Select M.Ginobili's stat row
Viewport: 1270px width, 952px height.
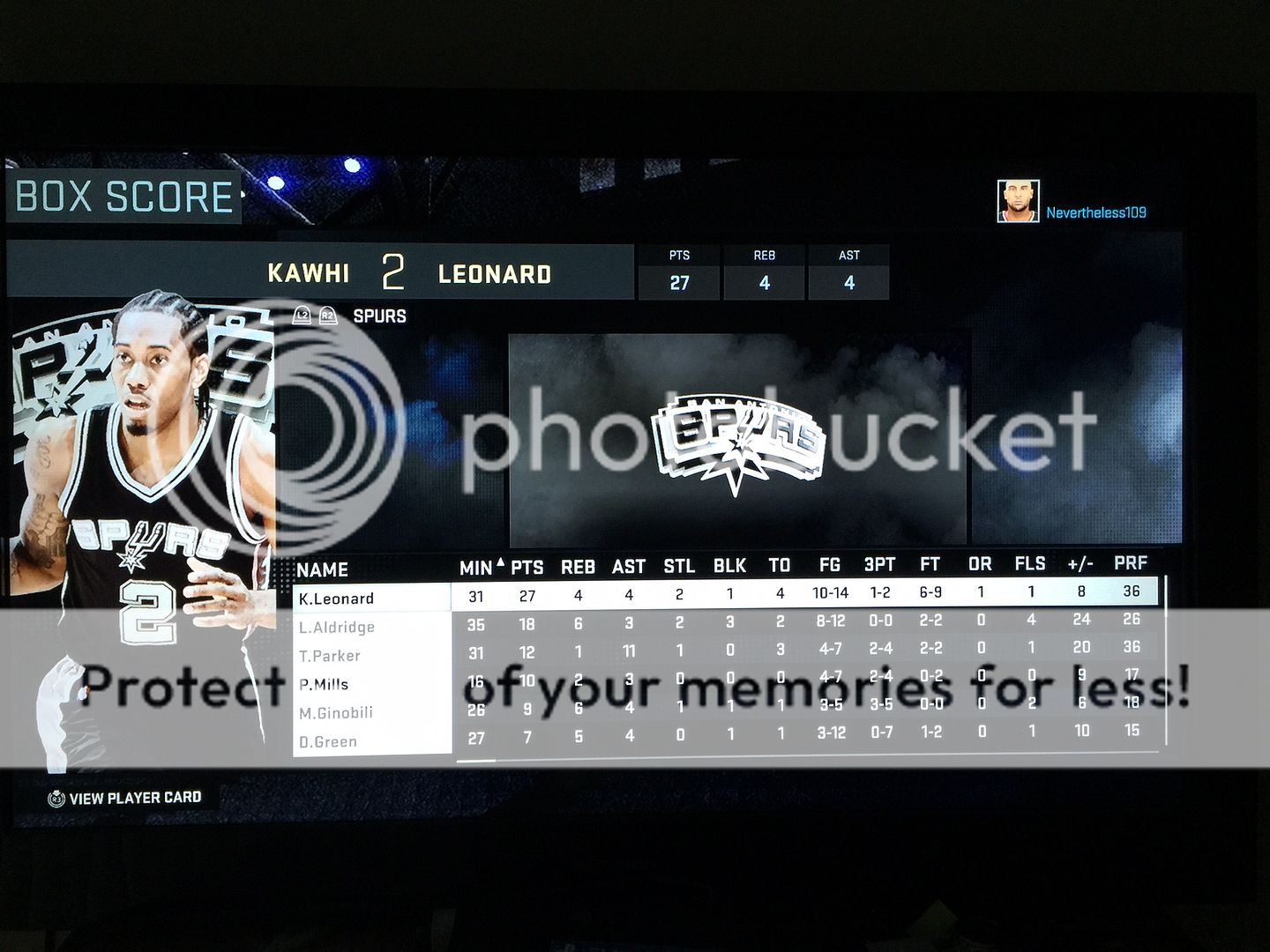336,712
